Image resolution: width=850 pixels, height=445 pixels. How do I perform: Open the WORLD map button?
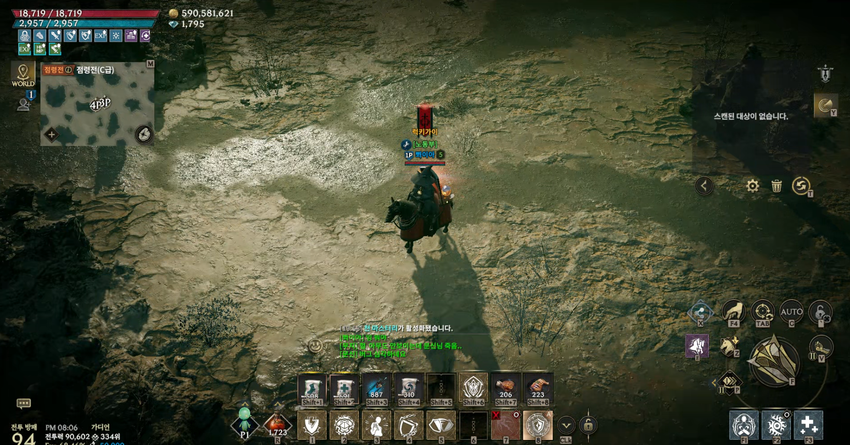click(23, 73)
